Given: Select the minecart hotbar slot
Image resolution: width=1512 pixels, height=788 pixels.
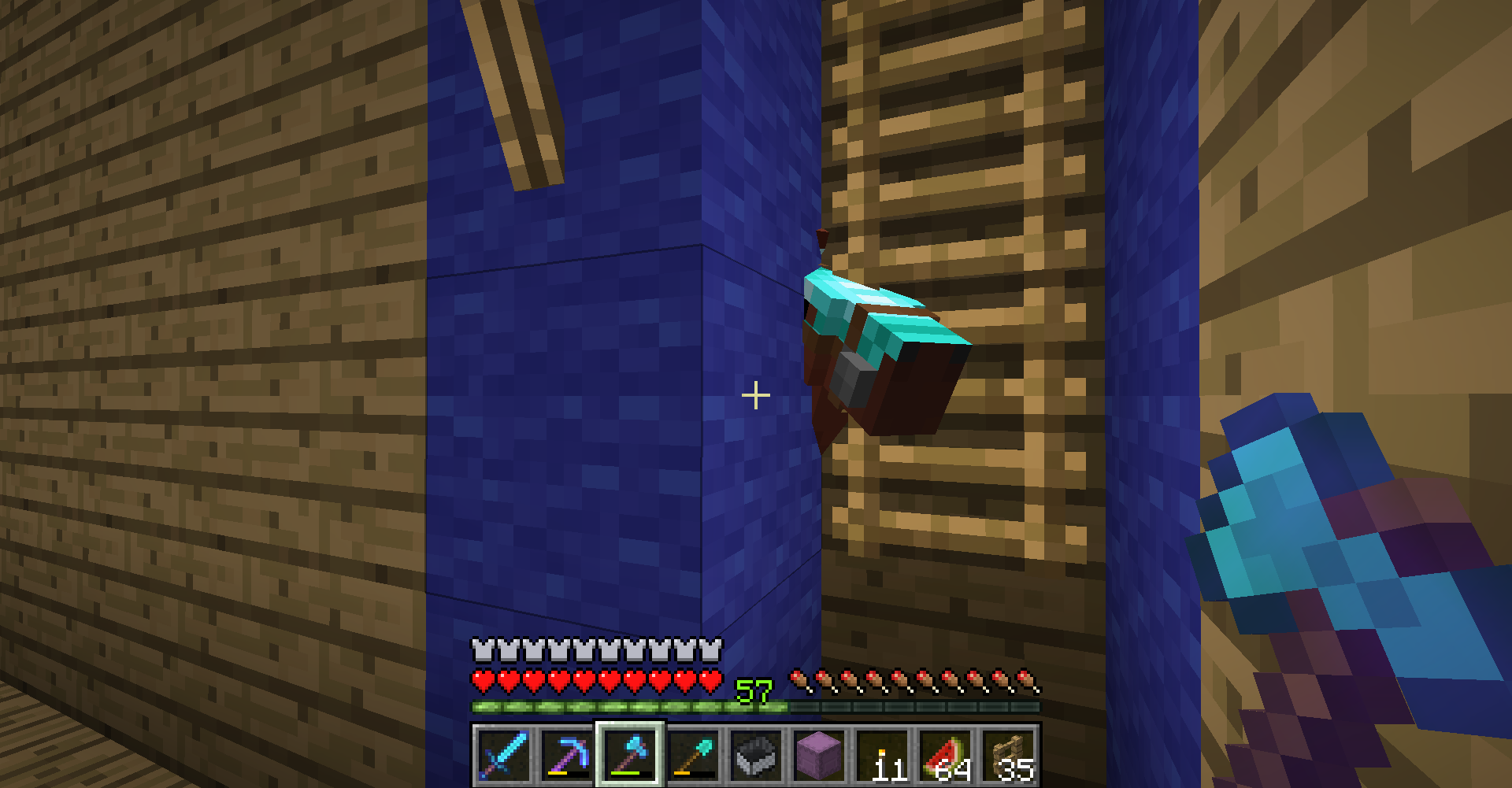Looking at the screenshot, I should click(757, 756).
